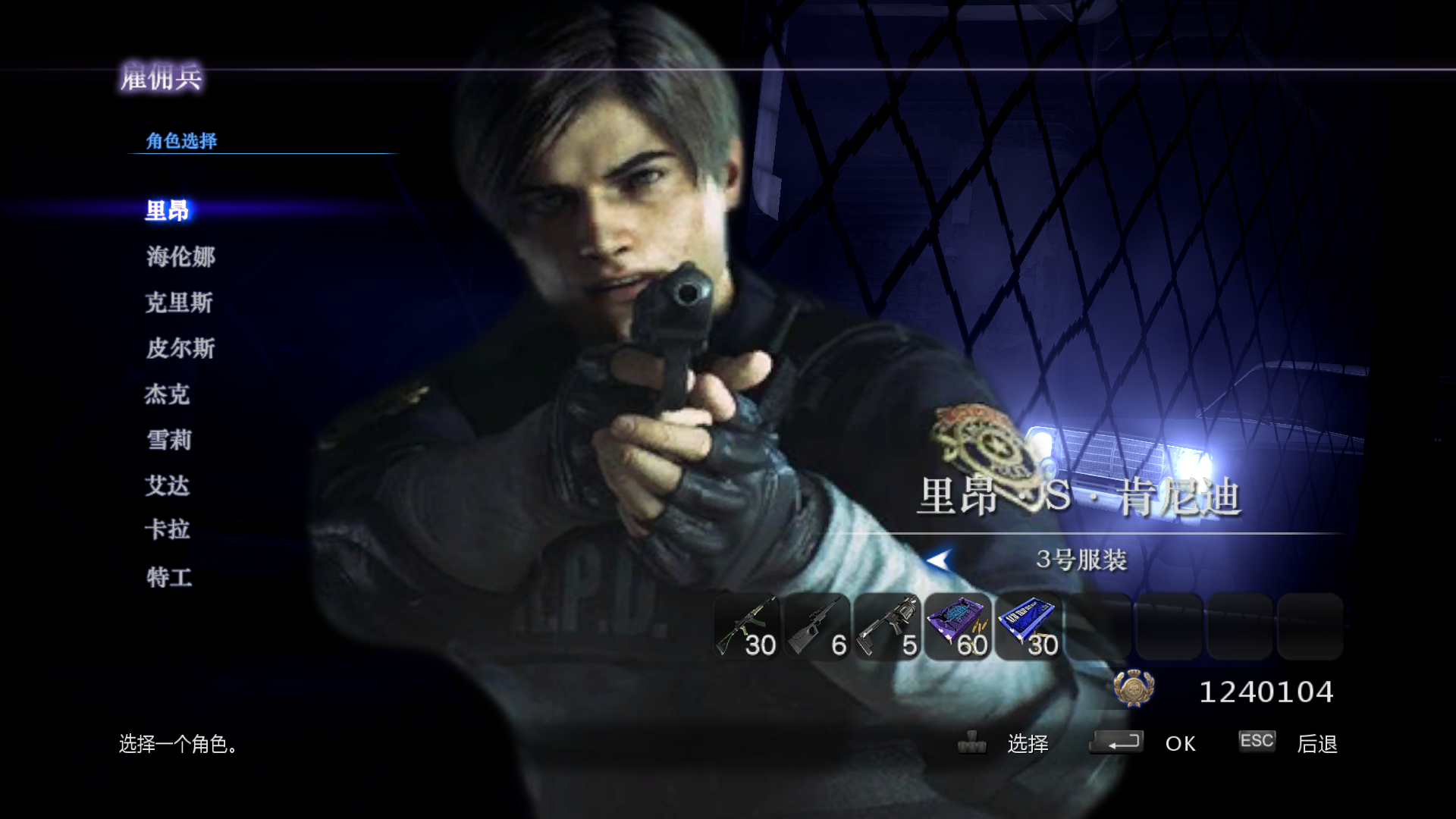
Task: Select the 皮尔斯 entry
Action: pos(180,348)
